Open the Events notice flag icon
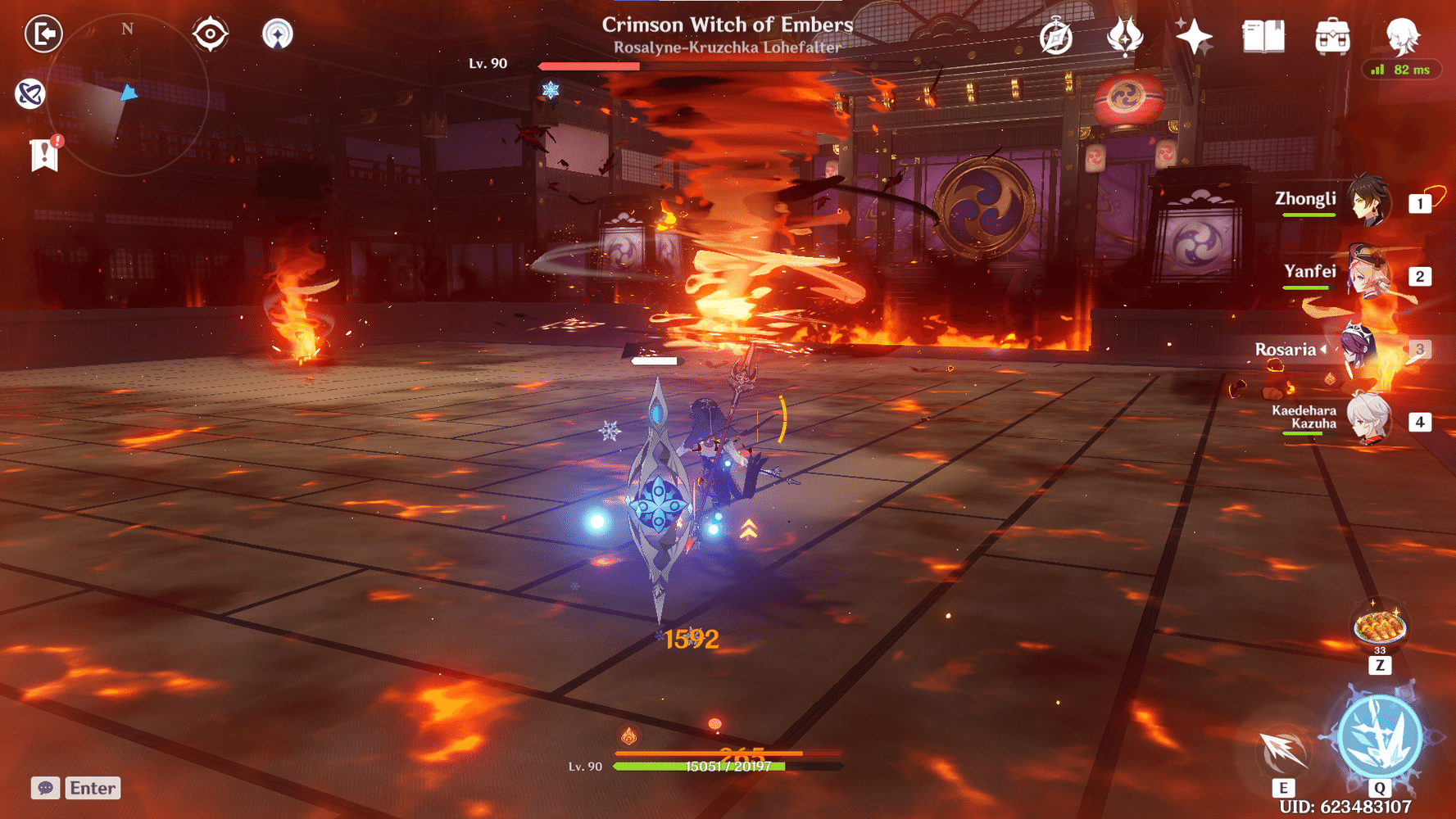This screenshot has width=1456, height=819. 43,152
